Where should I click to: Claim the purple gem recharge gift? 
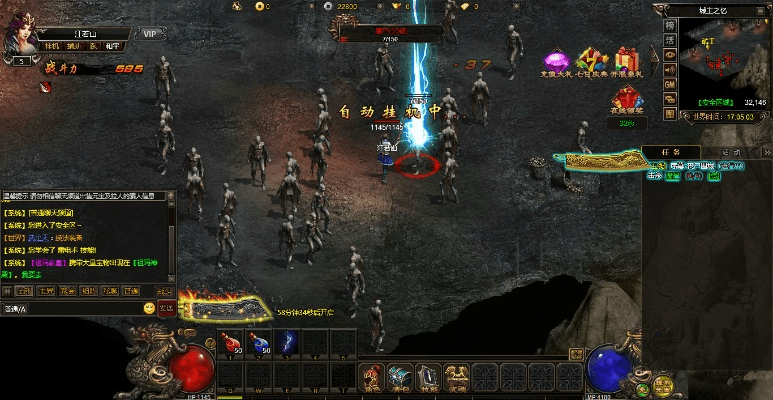tap(557, 64)
